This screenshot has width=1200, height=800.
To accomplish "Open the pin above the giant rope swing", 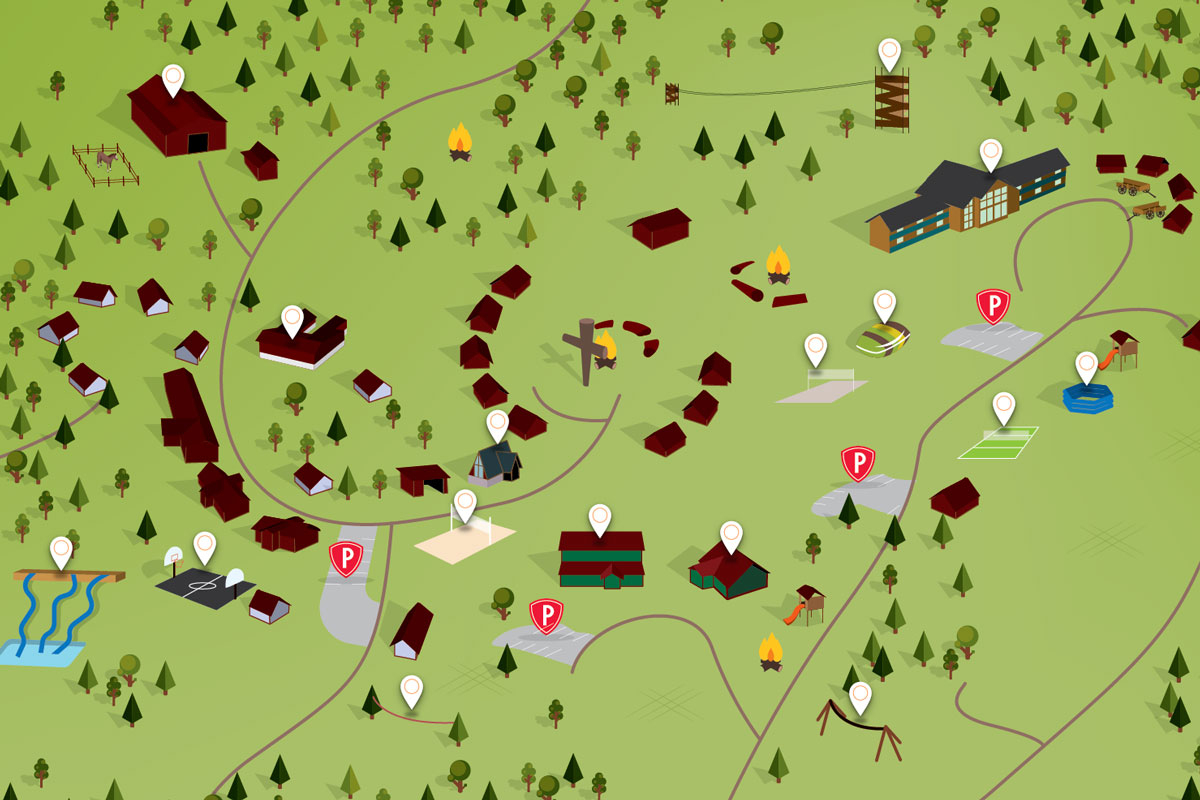I will [860, 696].
